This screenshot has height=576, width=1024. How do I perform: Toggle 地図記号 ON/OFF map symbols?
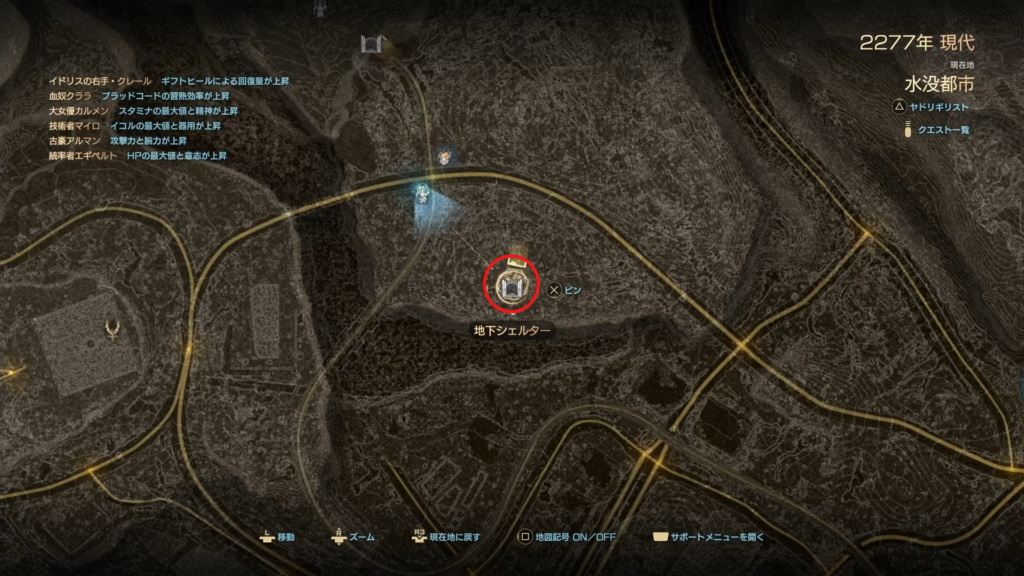click(566, 537)
